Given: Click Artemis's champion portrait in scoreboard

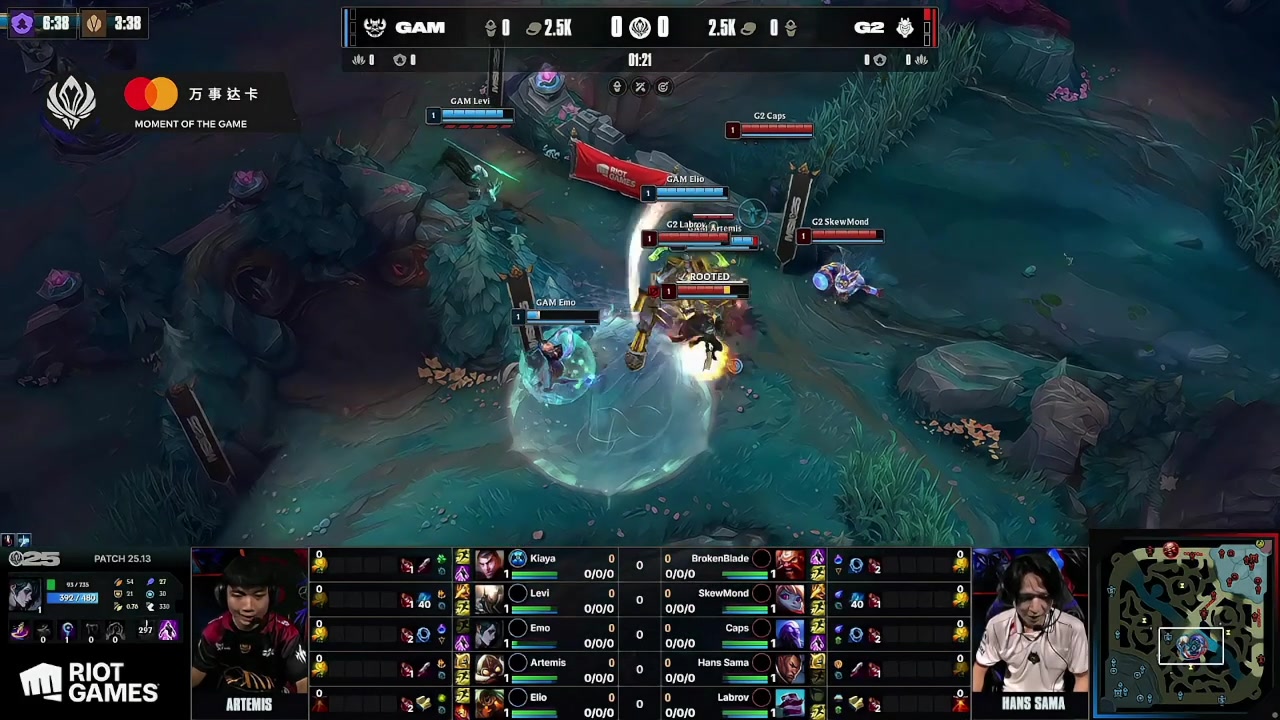Looking at the screenshot, I should tap(489, 669).
